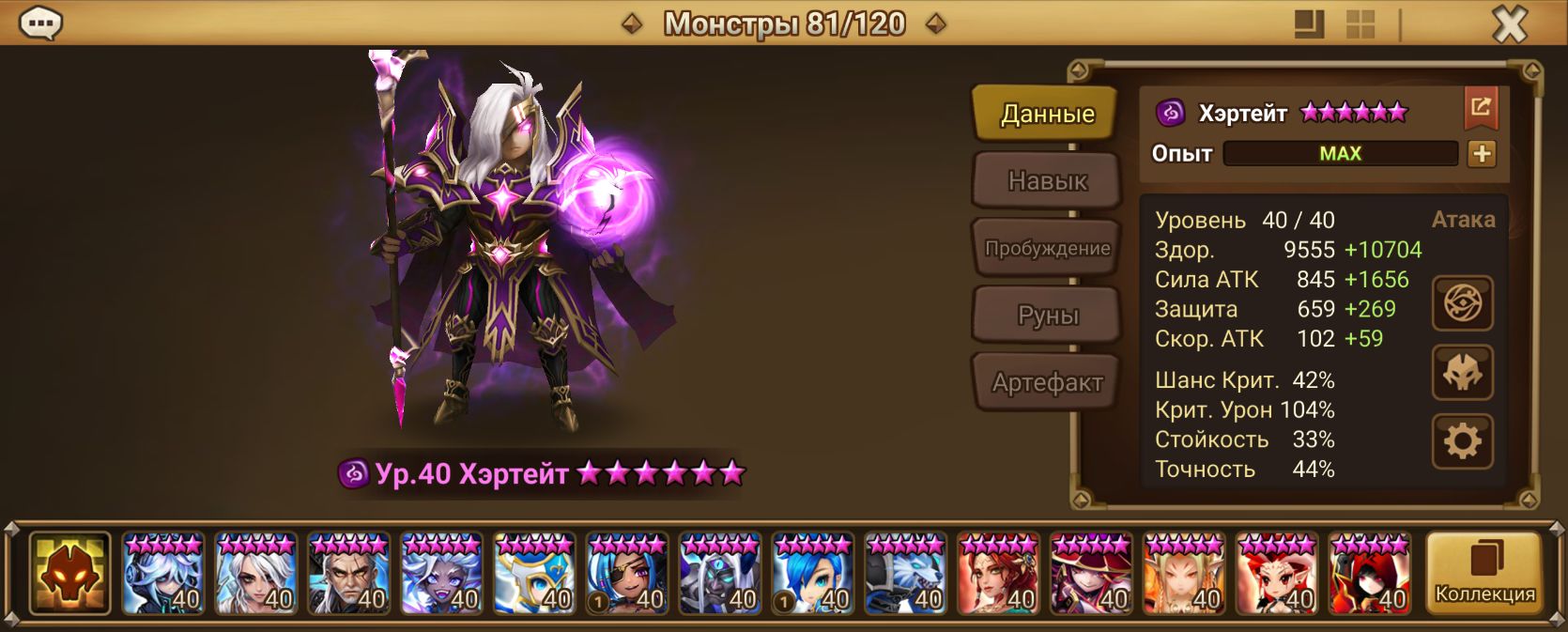This screenshot has width=1568, height=632.
Task: Switch to the large grid view
Action: coord(1360,23)
